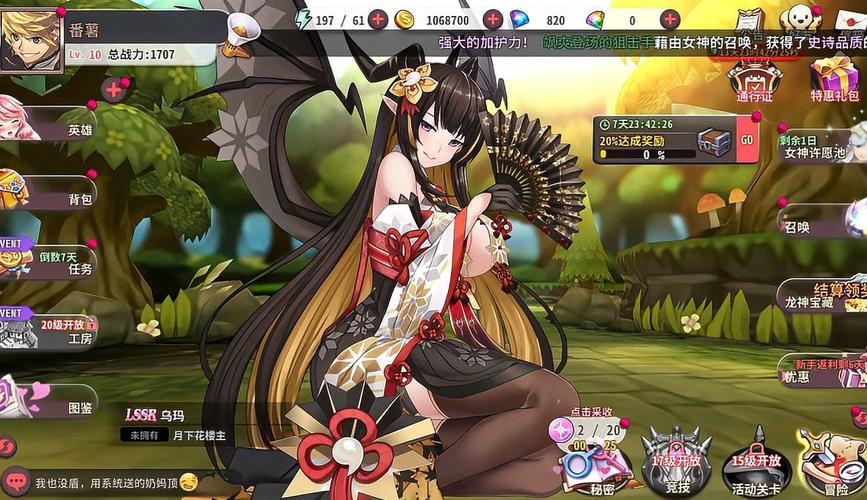Image resolution: width=867 pixels, height=500 pixels.
Task: Add stamina with the lightning plus button
Action: [378, 19]
